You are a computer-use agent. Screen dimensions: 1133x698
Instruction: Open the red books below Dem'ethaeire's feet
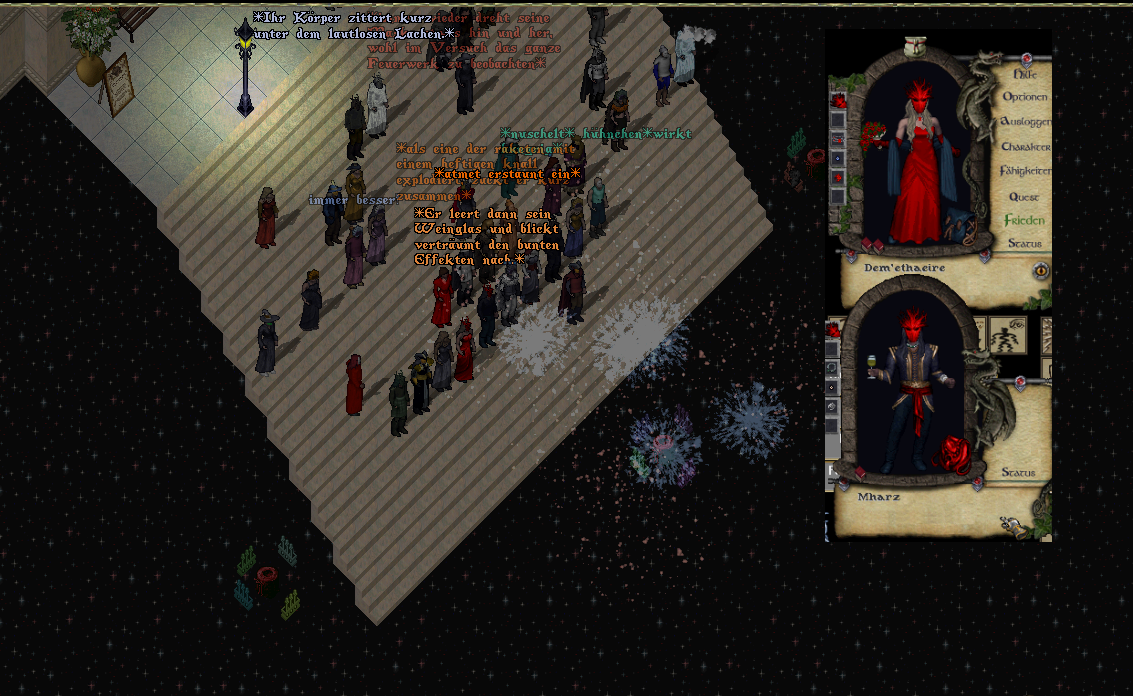[871, 244]
